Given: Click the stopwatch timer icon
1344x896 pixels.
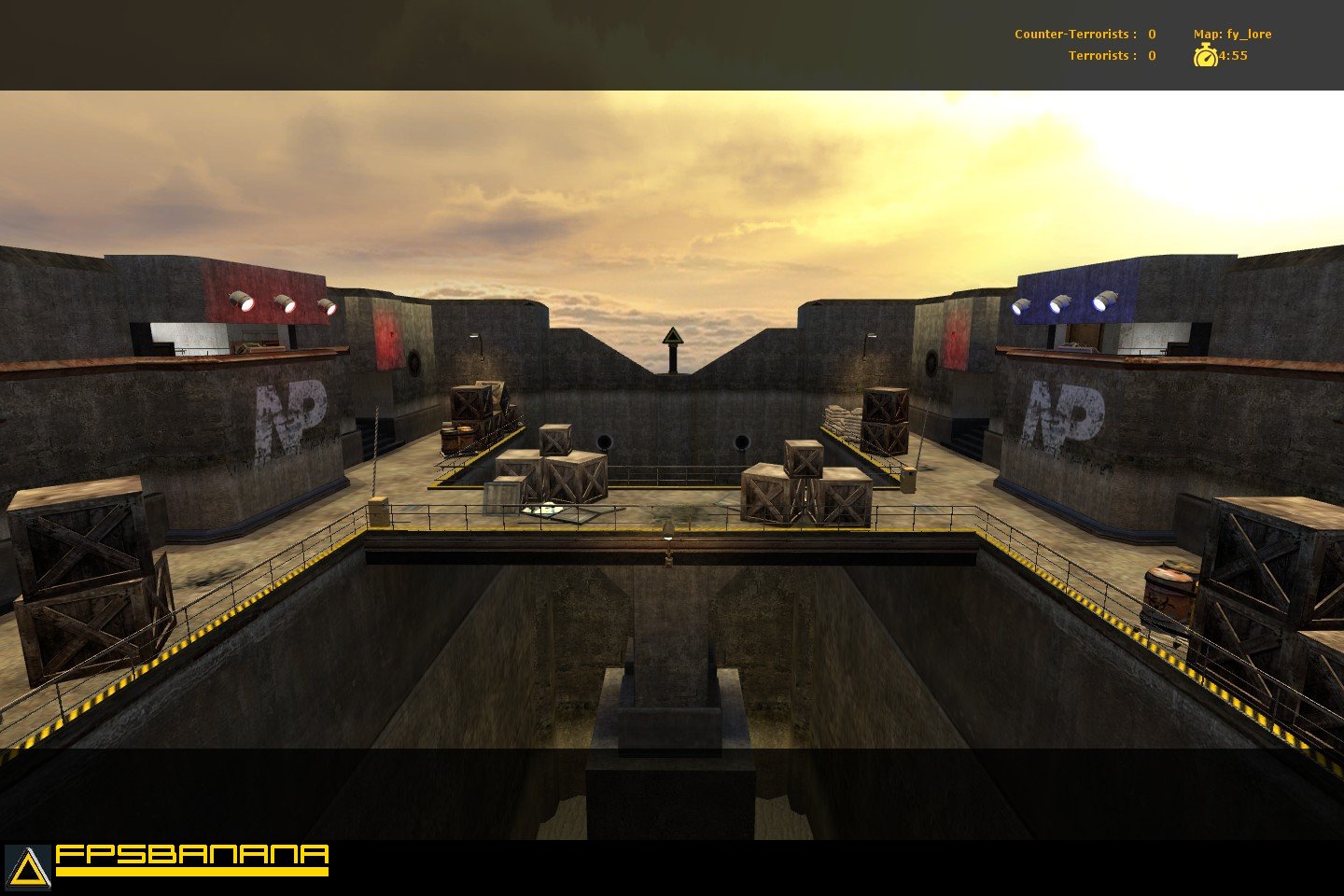Looking at the screenshot, I should 1207,56.
